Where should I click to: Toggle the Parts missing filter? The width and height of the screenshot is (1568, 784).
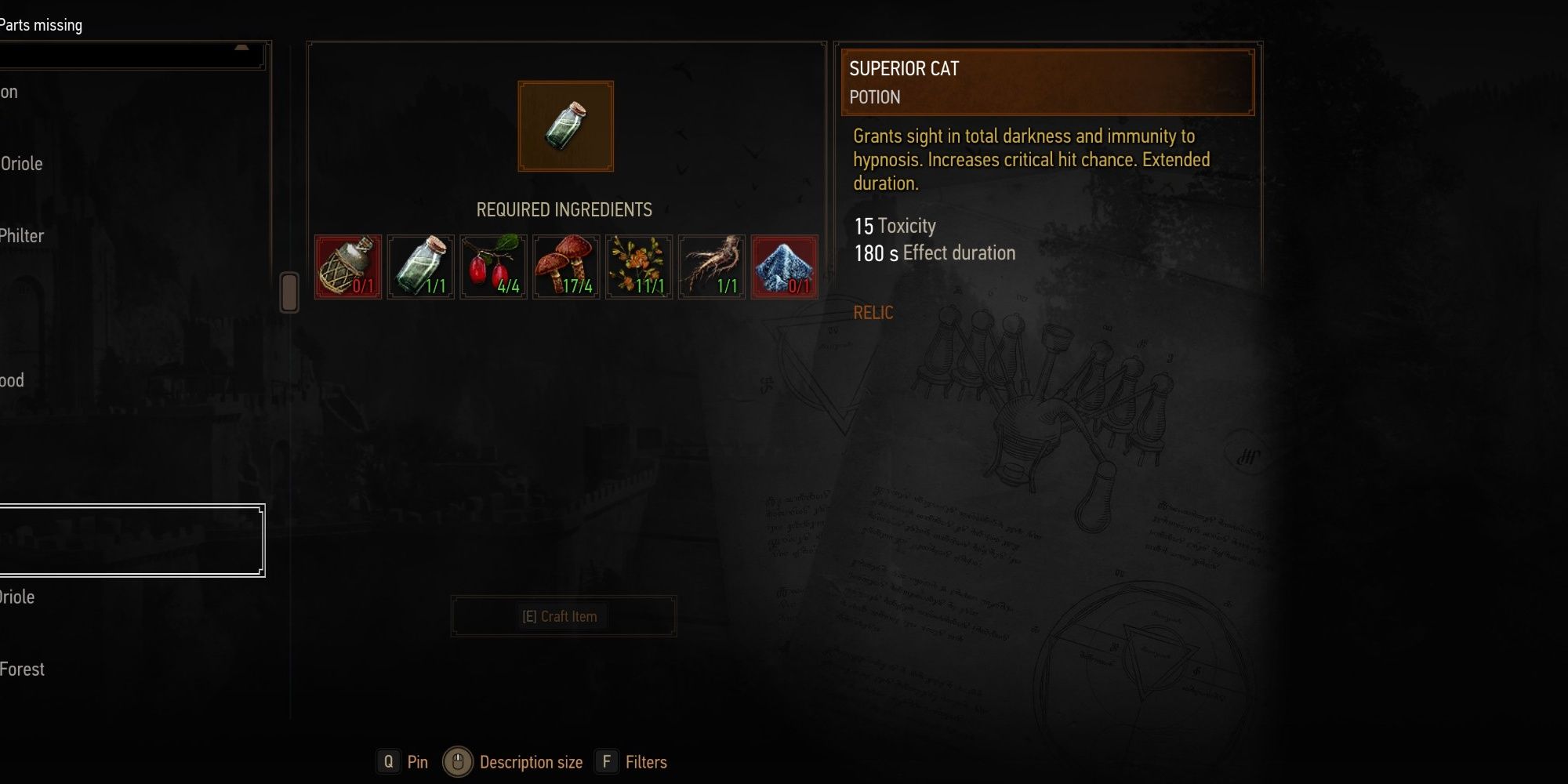point(41,24)
